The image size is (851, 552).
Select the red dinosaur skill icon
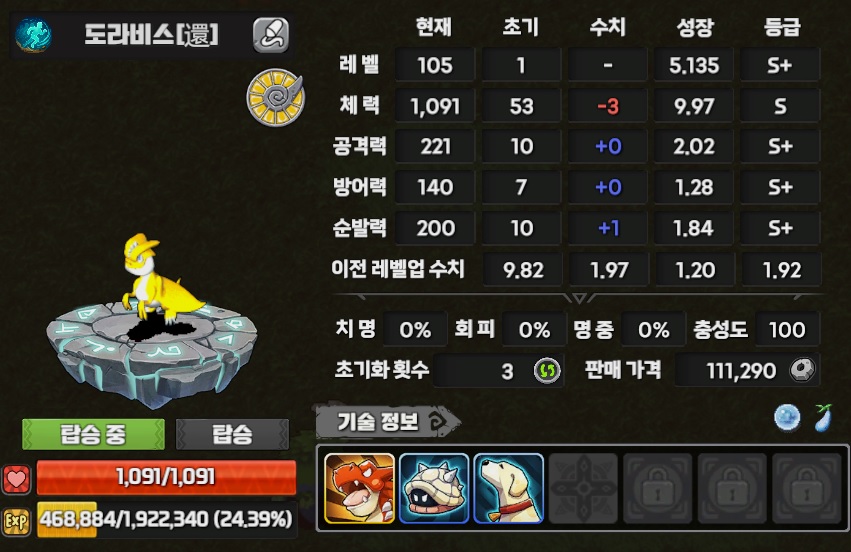(360, 488)
